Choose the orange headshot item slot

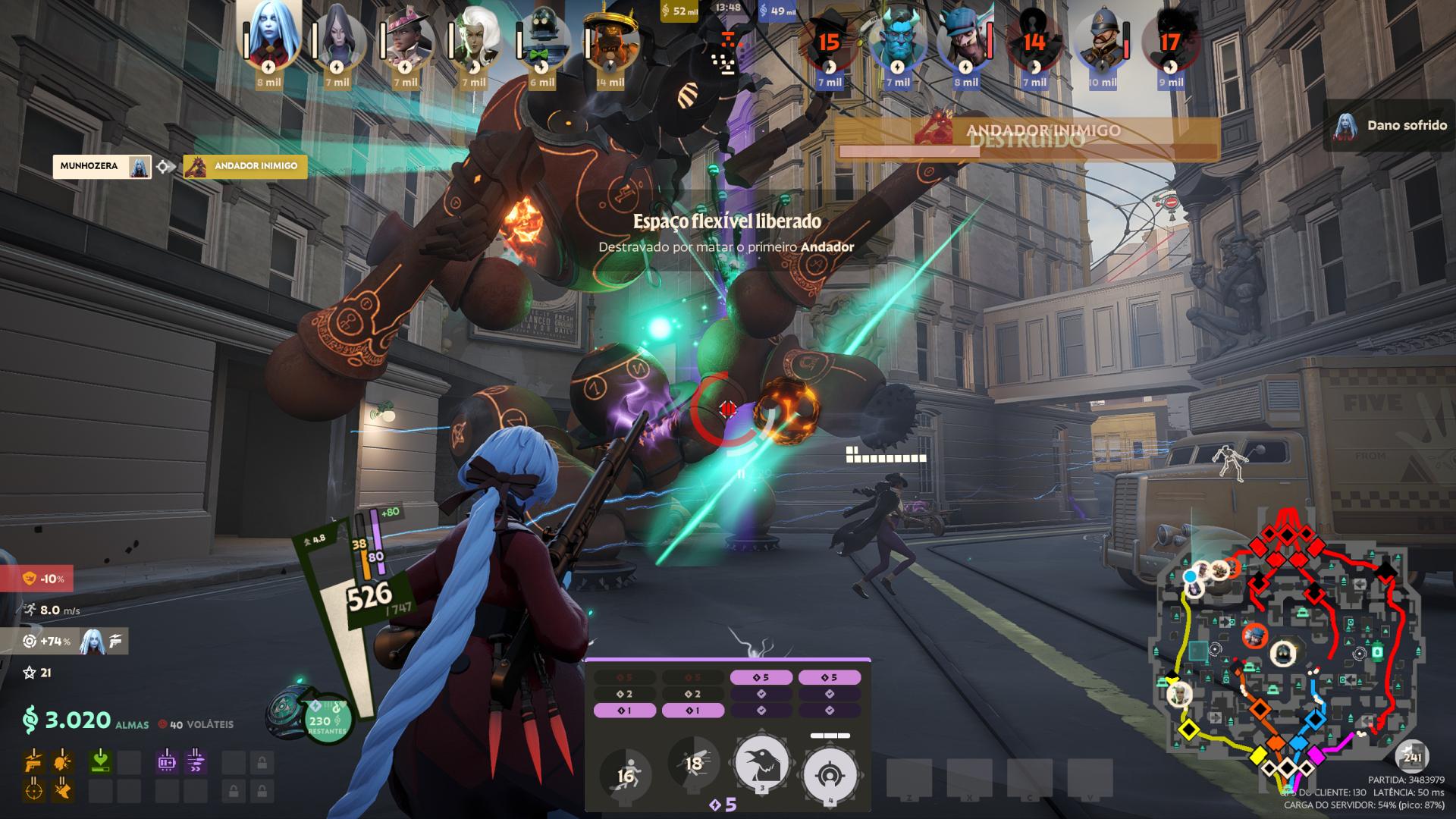[62, 761]
